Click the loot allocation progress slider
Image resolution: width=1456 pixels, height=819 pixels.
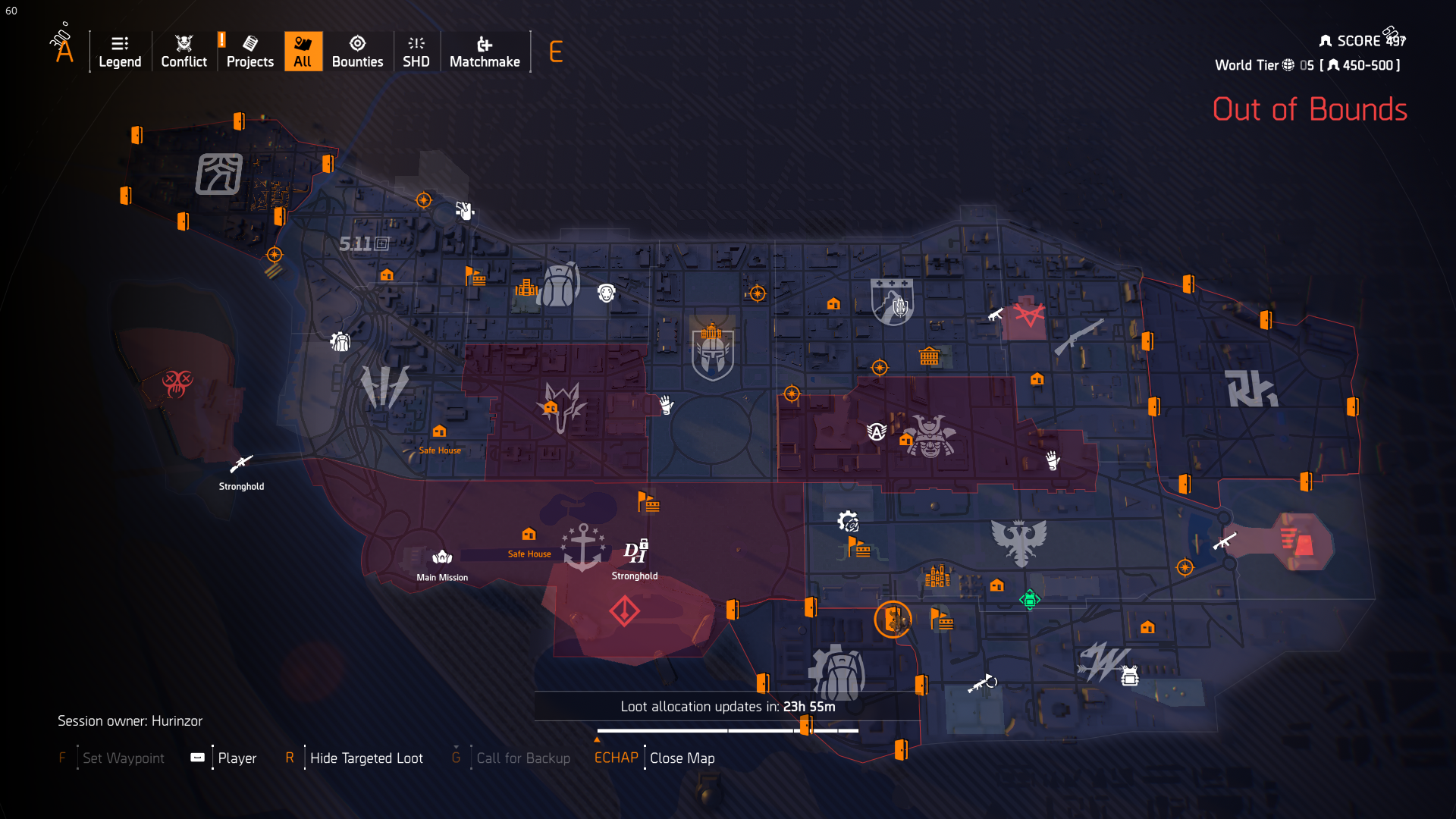[728, 730]
